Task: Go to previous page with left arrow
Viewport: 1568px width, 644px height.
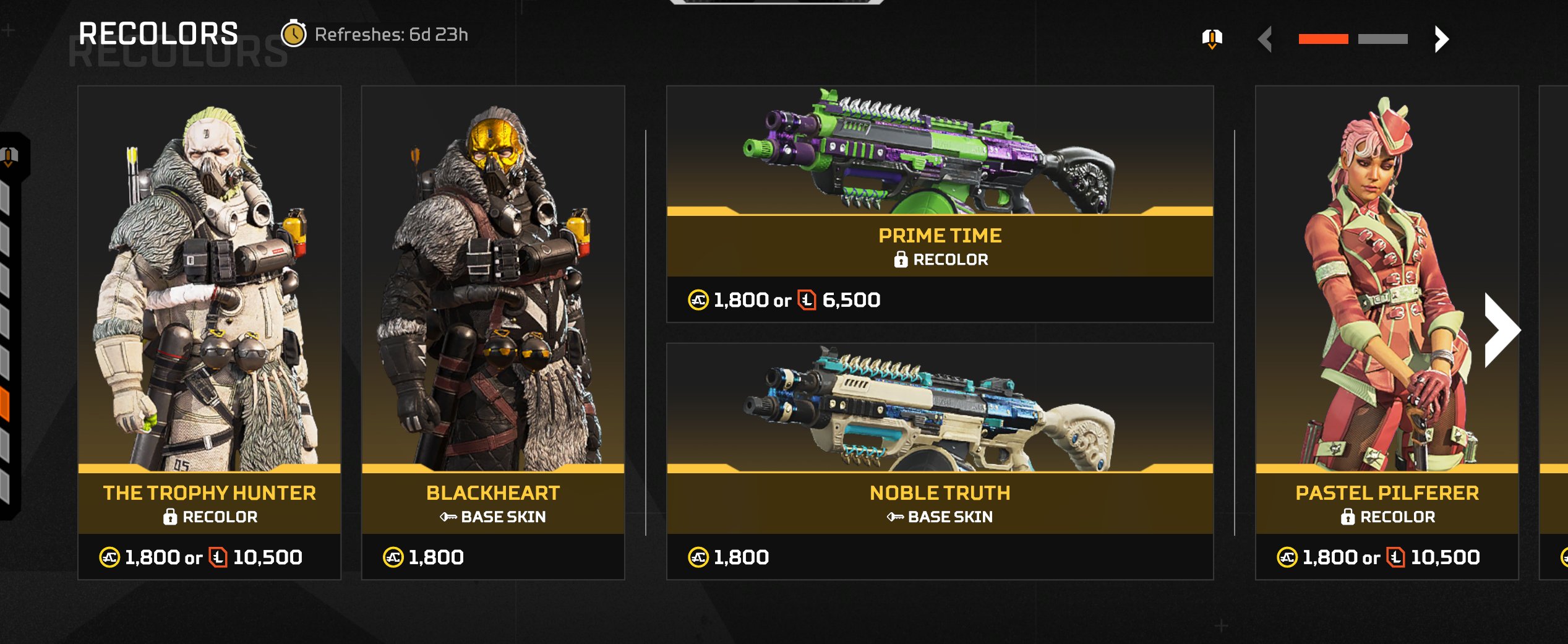Action: click(x=1266, y=39)
